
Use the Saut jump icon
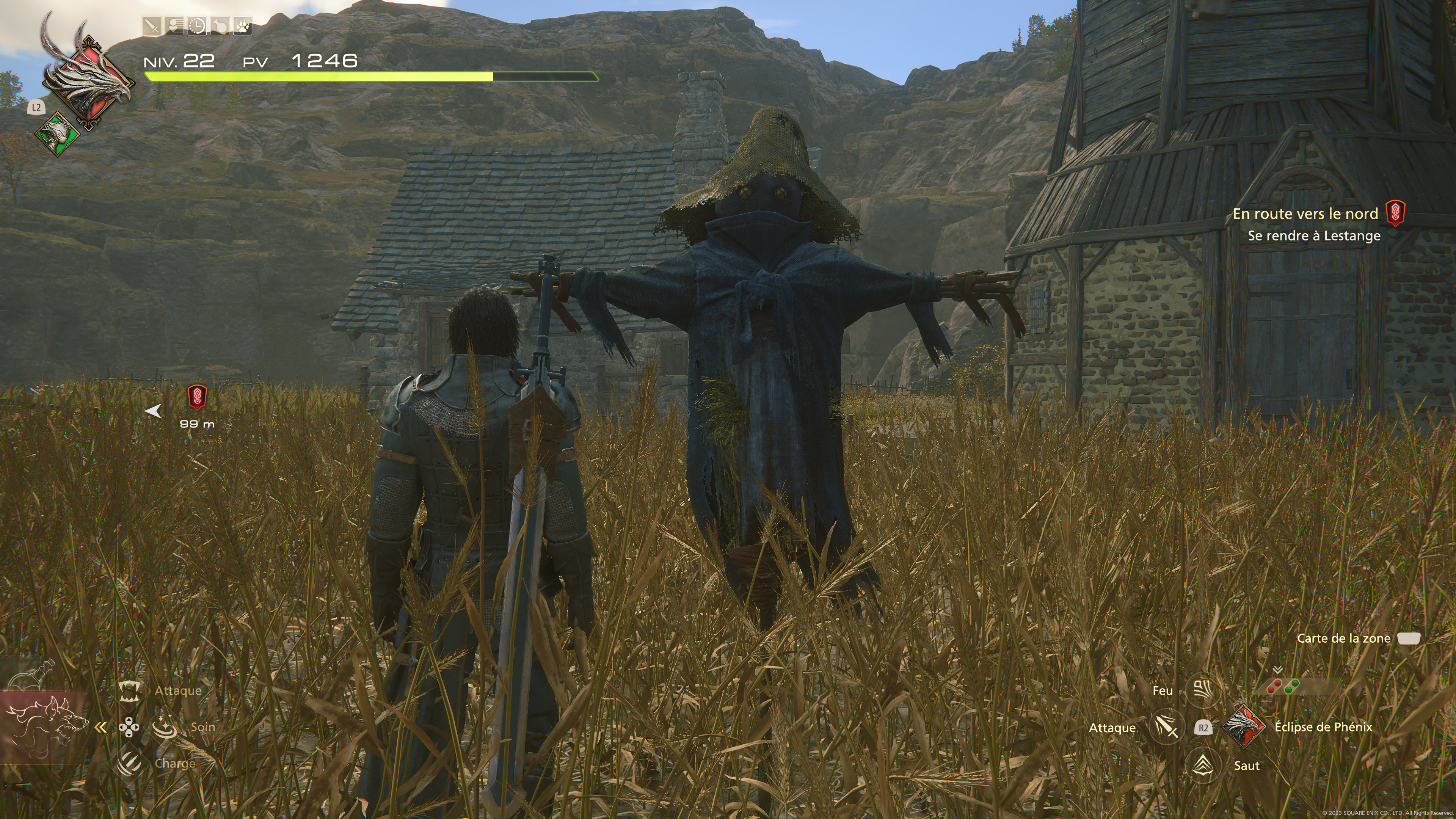pyautogui.click(x=1203, y=766)
